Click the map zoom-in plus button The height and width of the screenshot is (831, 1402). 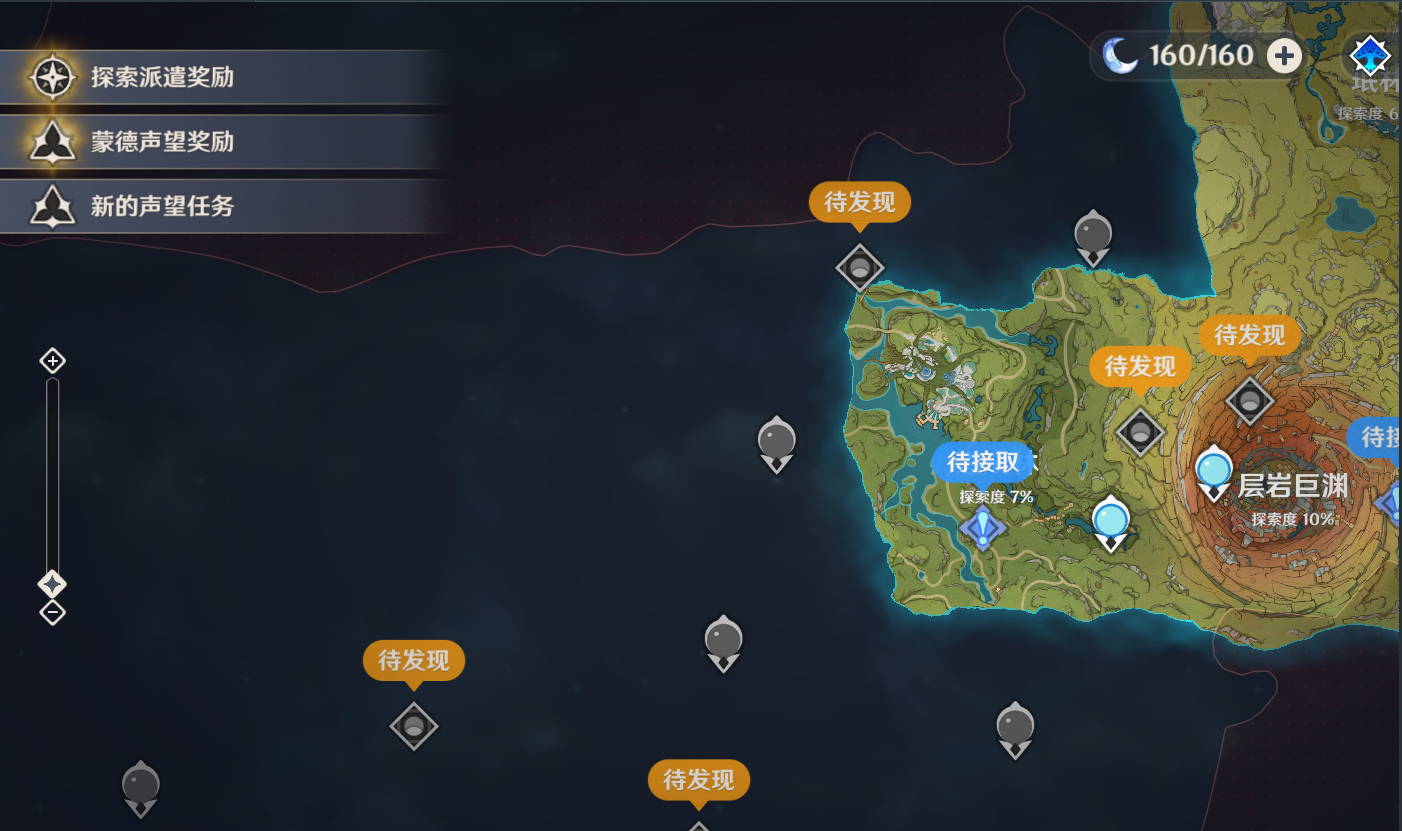tap(52, 361)
